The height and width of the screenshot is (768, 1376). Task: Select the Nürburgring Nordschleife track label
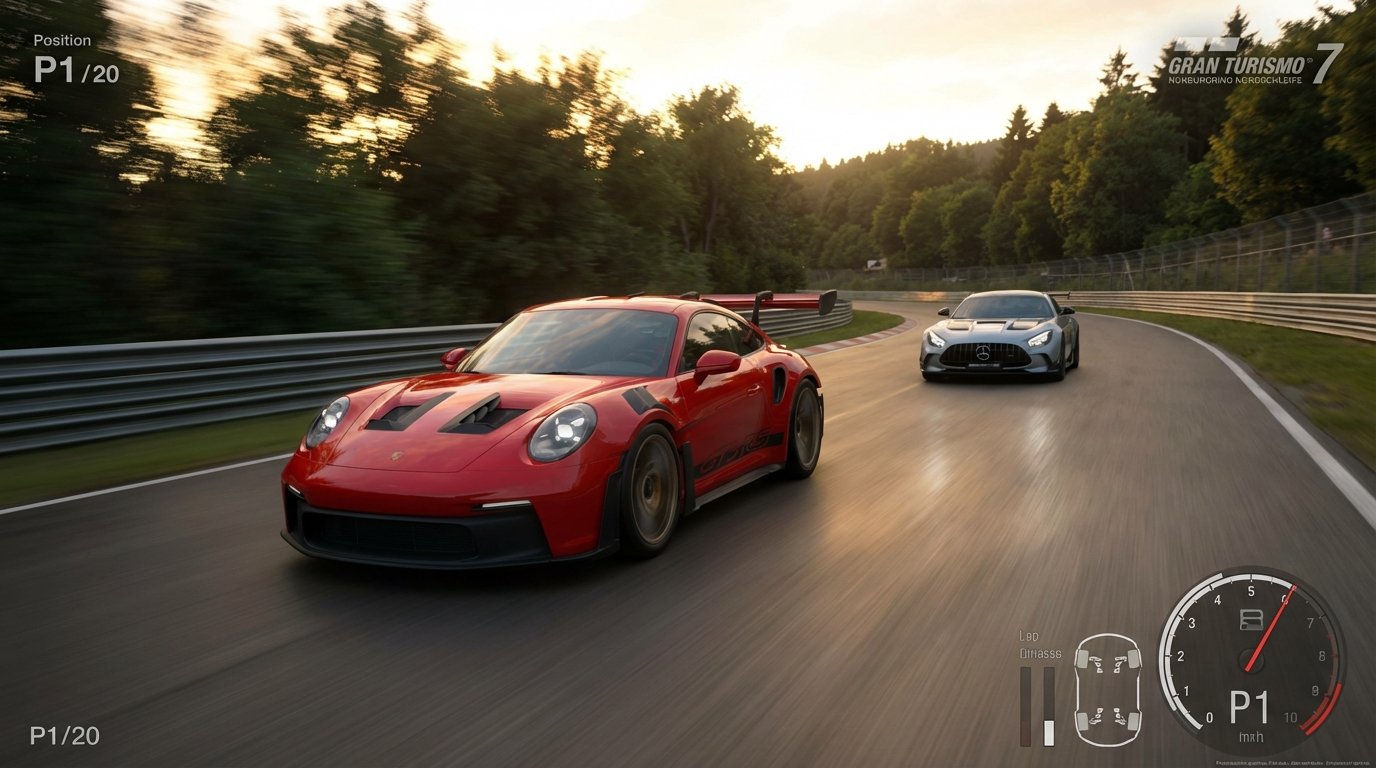click(x=1235, y=80)
